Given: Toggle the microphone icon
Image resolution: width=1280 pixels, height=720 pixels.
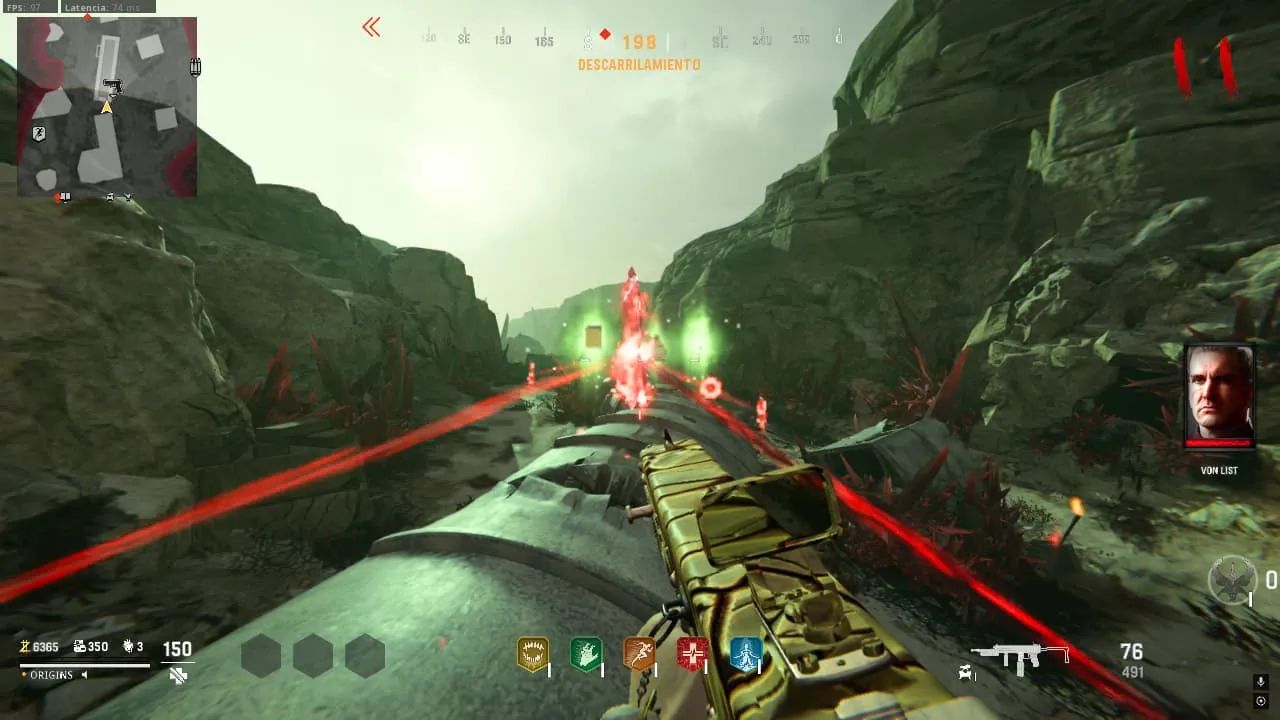Looking at the screenshot, I should pos(1261,682).
